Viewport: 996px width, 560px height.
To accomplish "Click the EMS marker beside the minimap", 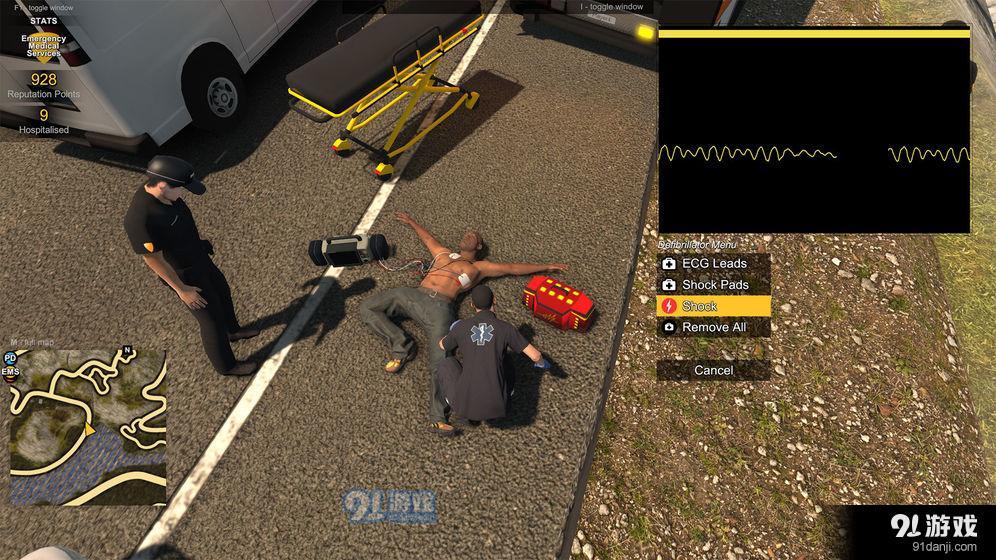I will pyautogui.click(x=10, y=372).
